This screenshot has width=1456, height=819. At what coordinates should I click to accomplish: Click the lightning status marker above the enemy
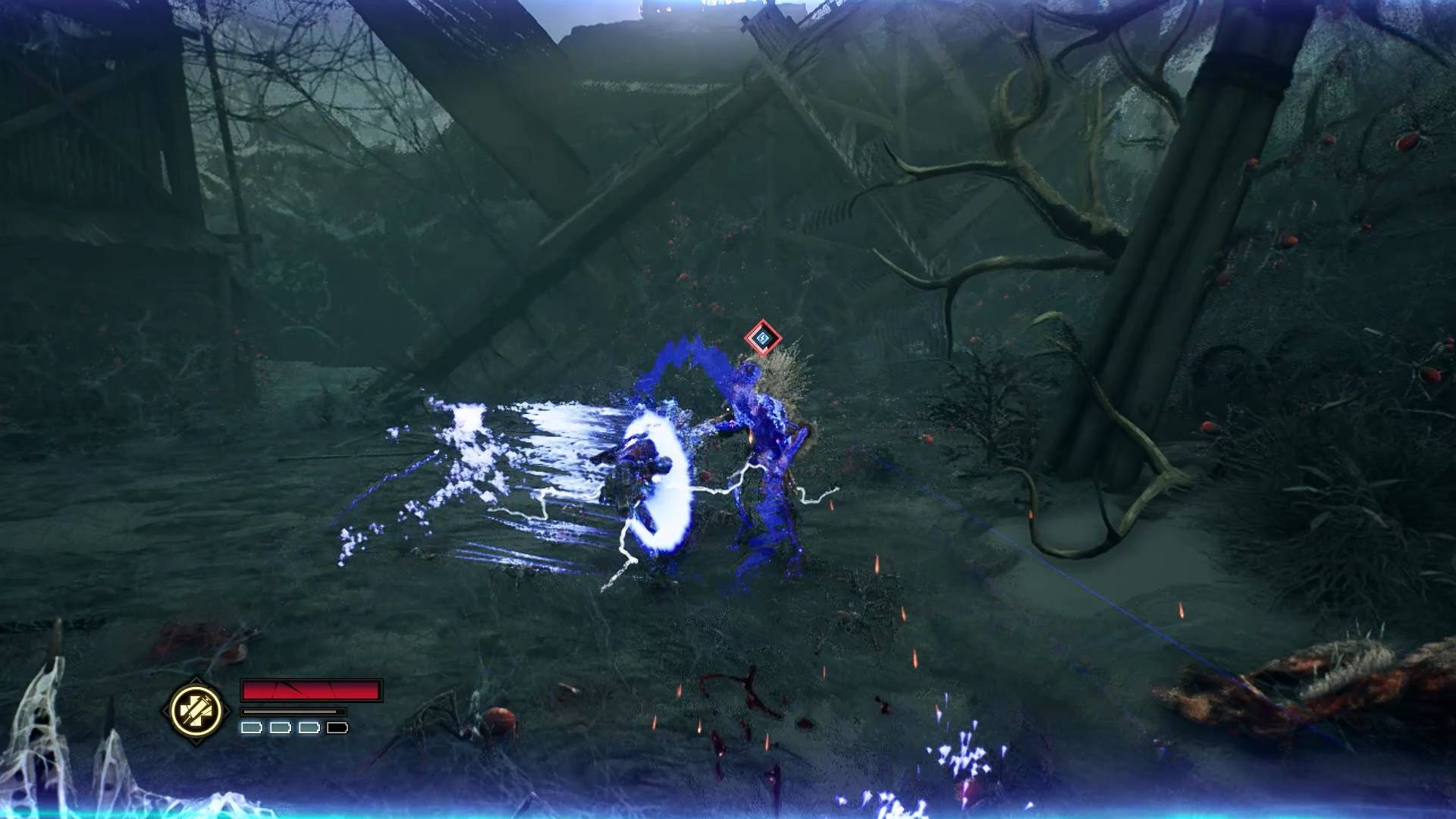click(x=763, y=337)
